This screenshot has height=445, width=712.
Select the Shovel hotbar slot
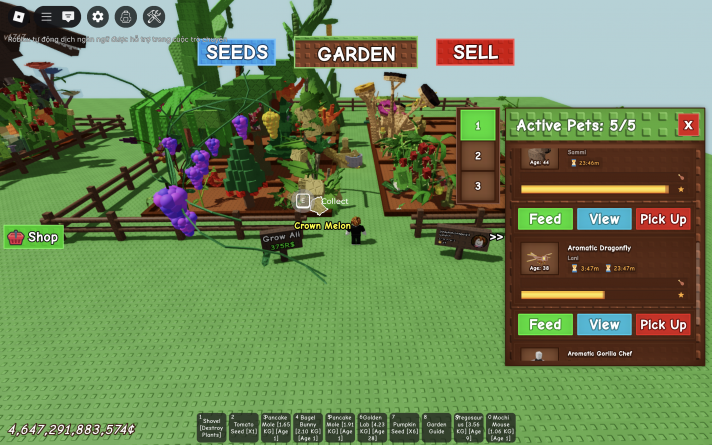click(x=211, y=427)
